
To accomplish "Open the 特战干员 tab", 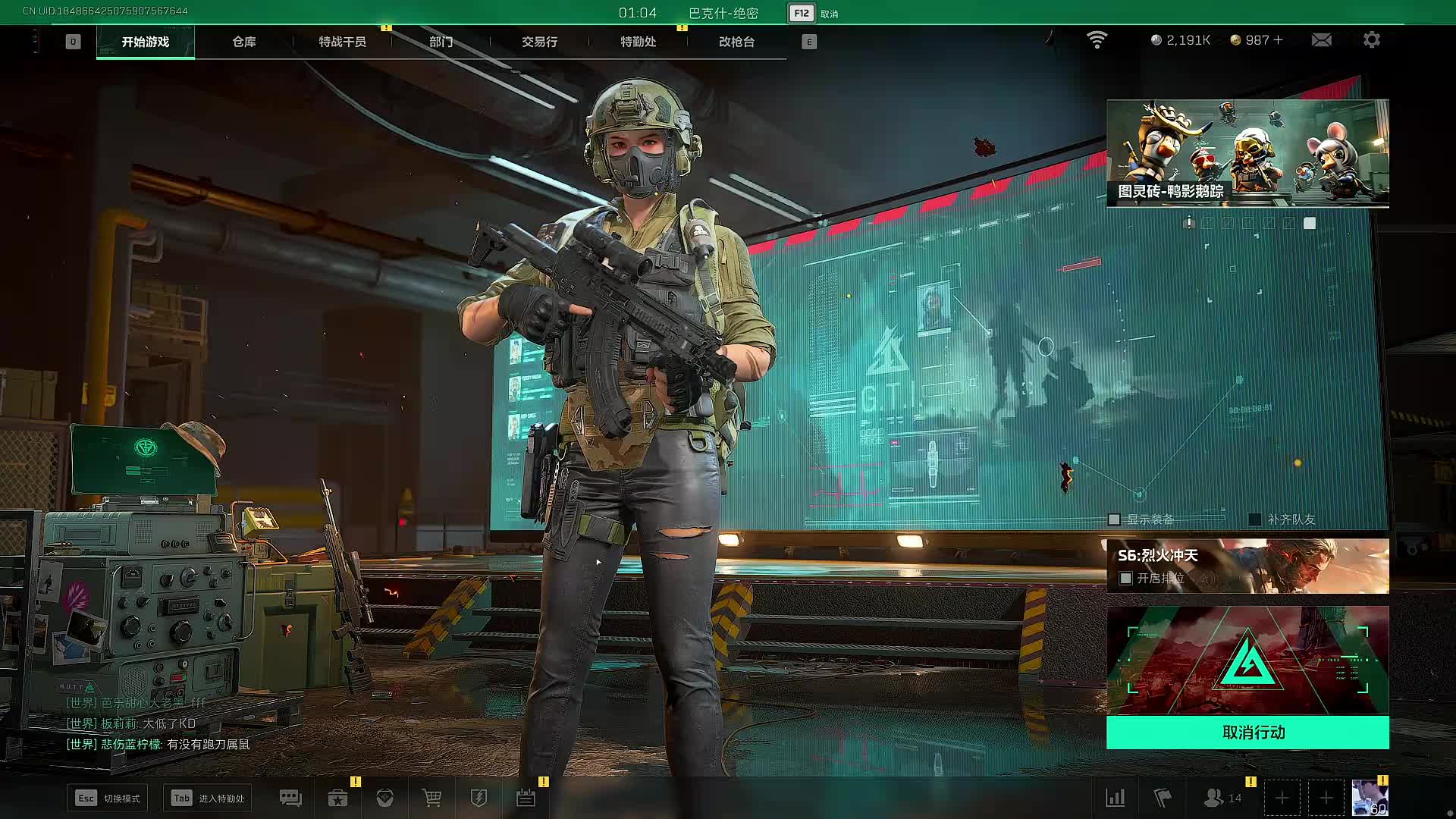I will (x=342, y=42).
